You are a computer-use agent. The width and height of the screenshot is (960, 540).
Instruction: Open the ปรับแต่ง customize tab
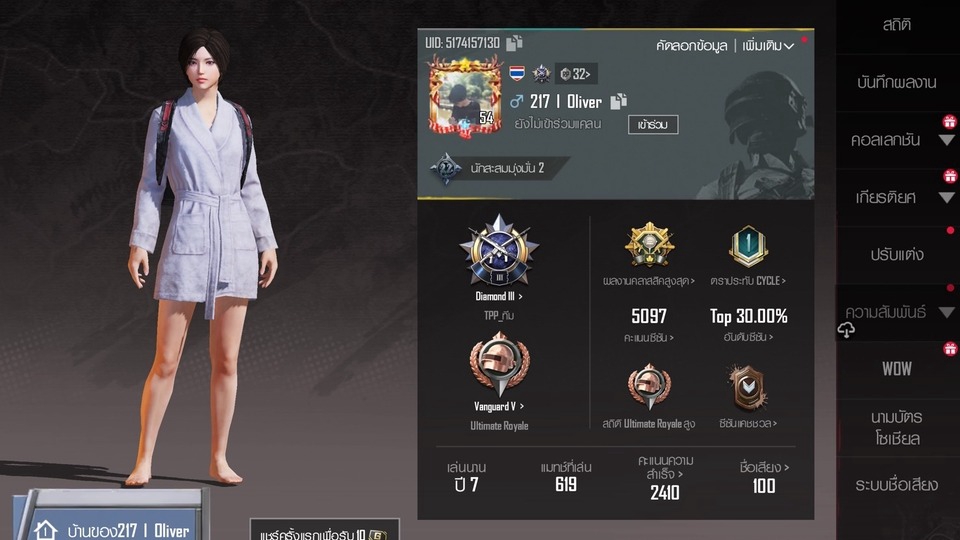pos(896,254)
